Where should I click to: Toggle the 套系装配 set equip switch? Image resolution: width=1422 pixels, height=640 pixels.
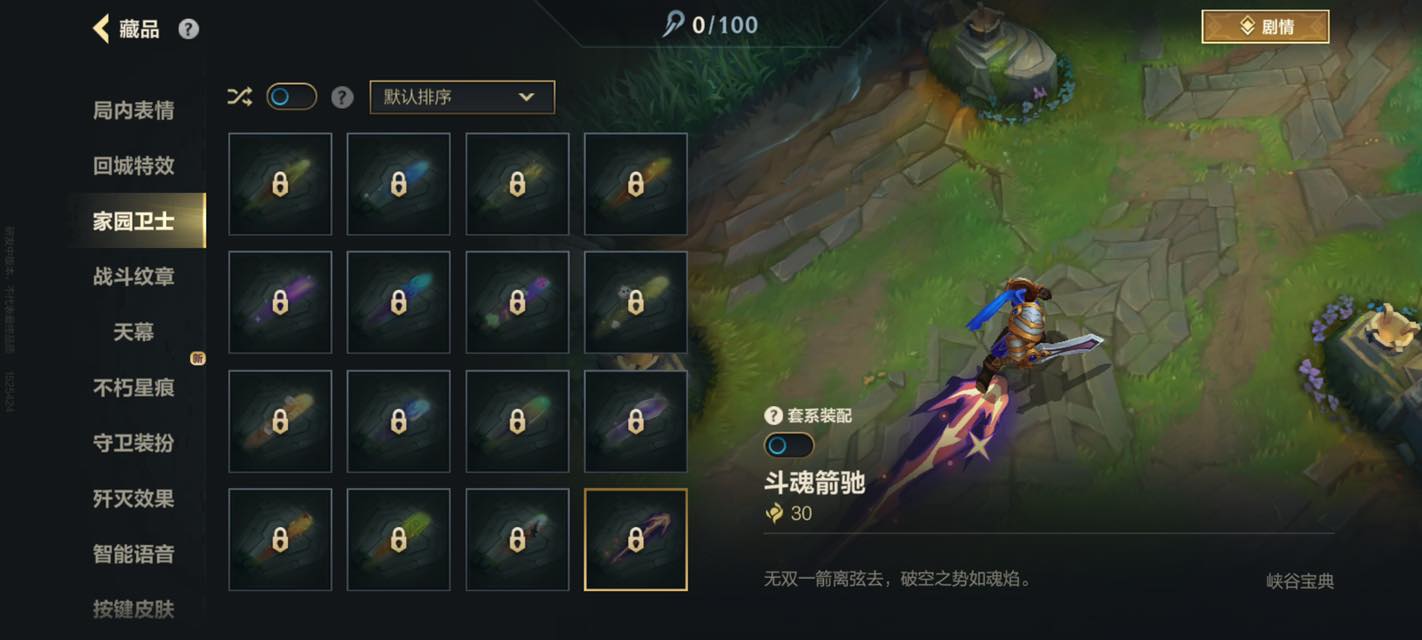click(788, 445)
